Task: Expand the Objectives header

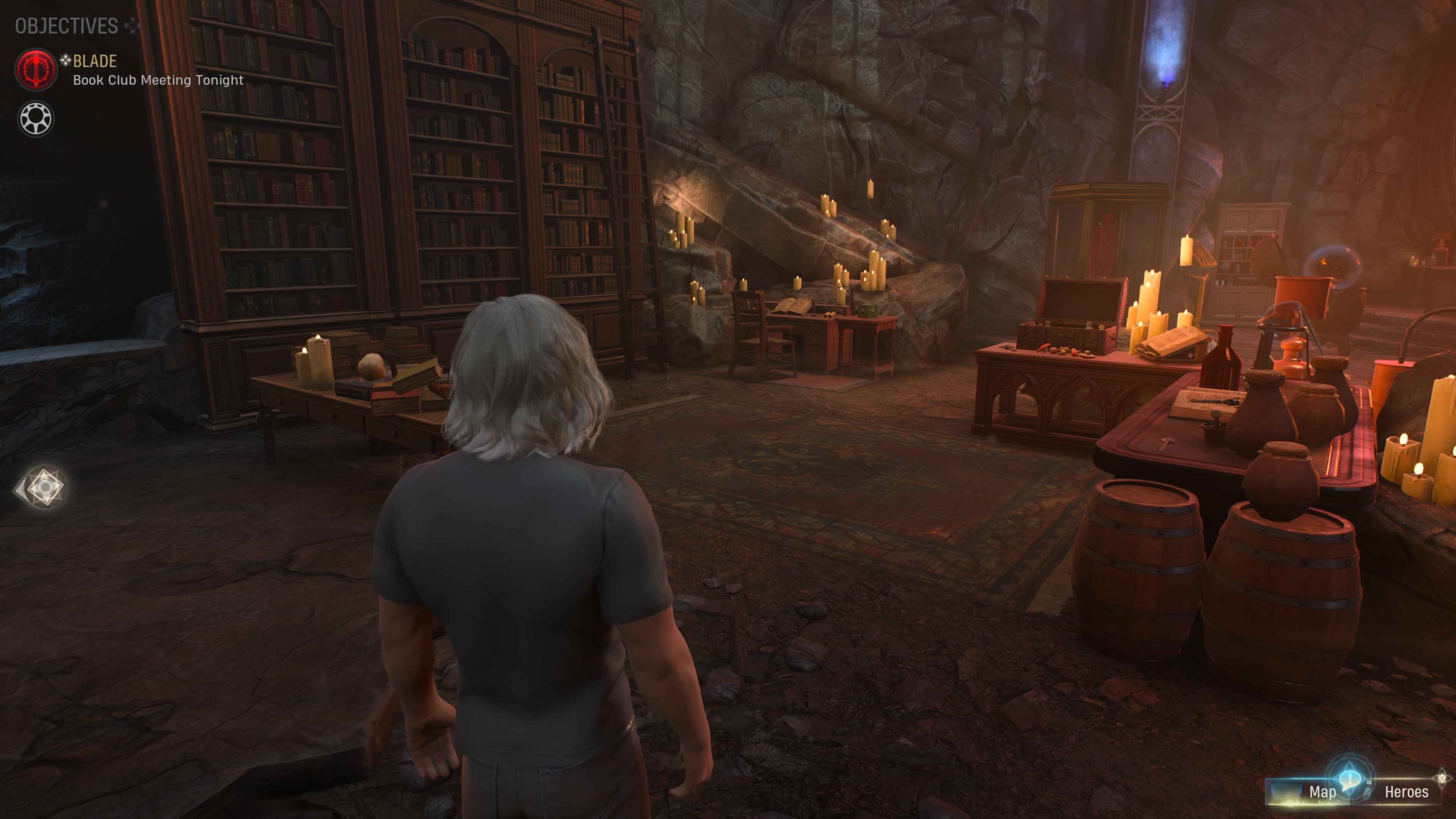Action: coord(67,26)
